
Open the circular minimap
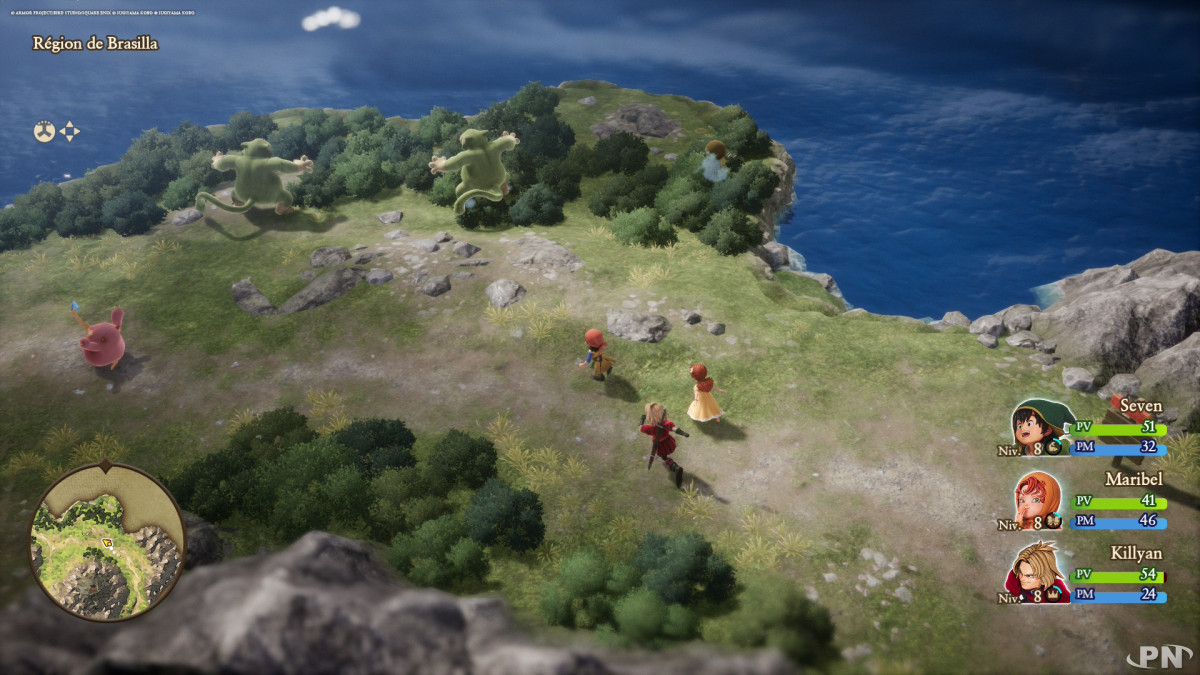click(x=106, y=541)
